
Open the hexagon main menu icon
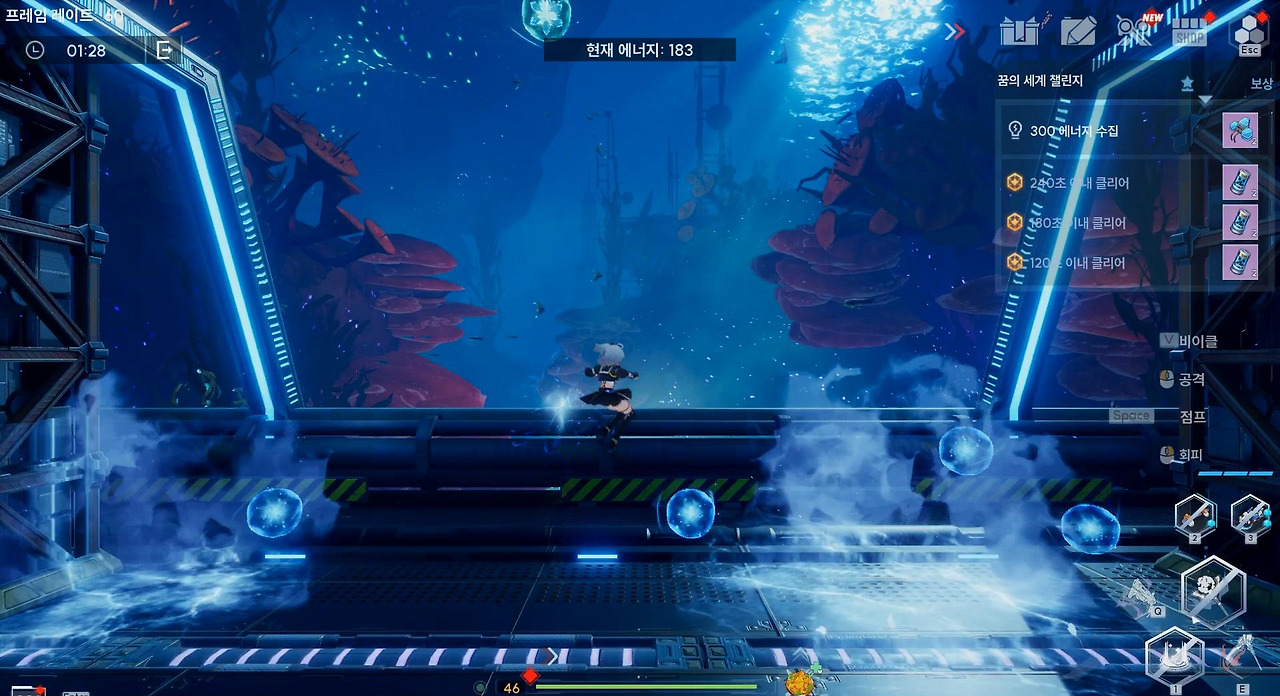click(x=1249, y=30)
